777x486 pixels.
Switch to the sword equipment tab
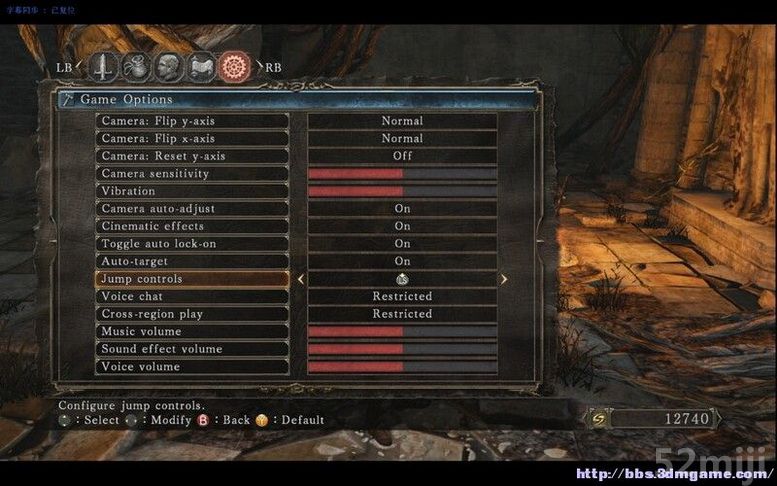pos(105,67)
